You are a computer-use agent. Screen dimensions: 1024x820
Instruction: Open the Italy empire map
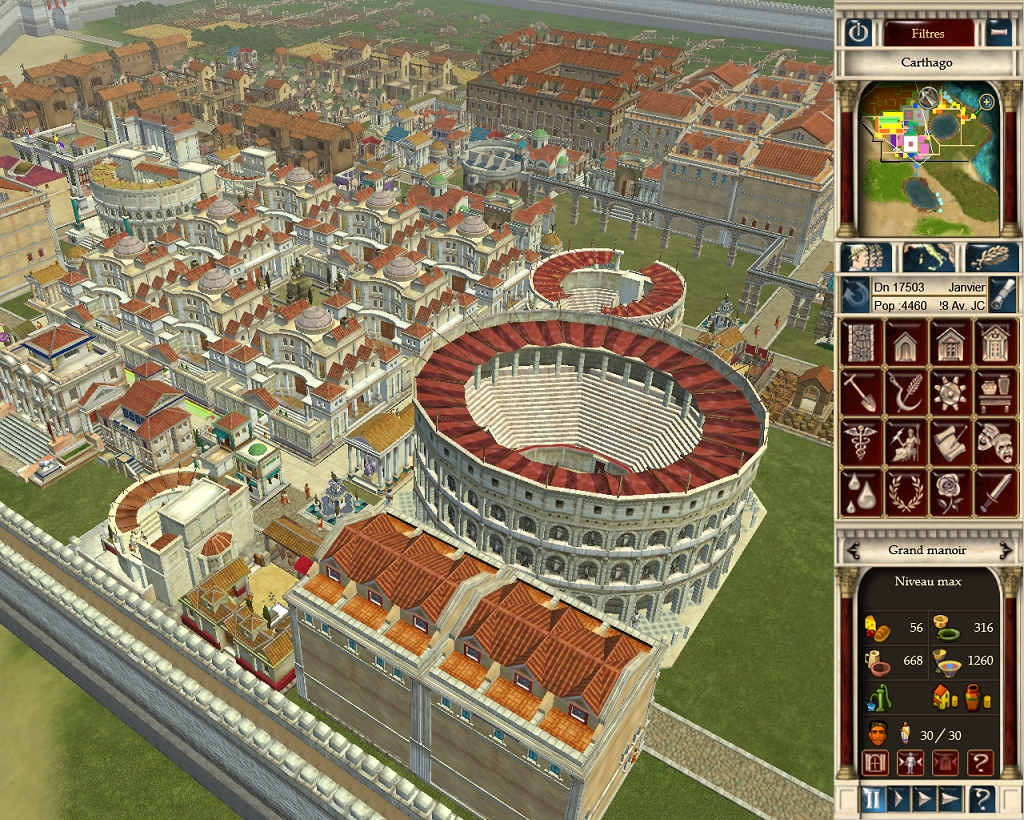(927, 257)
